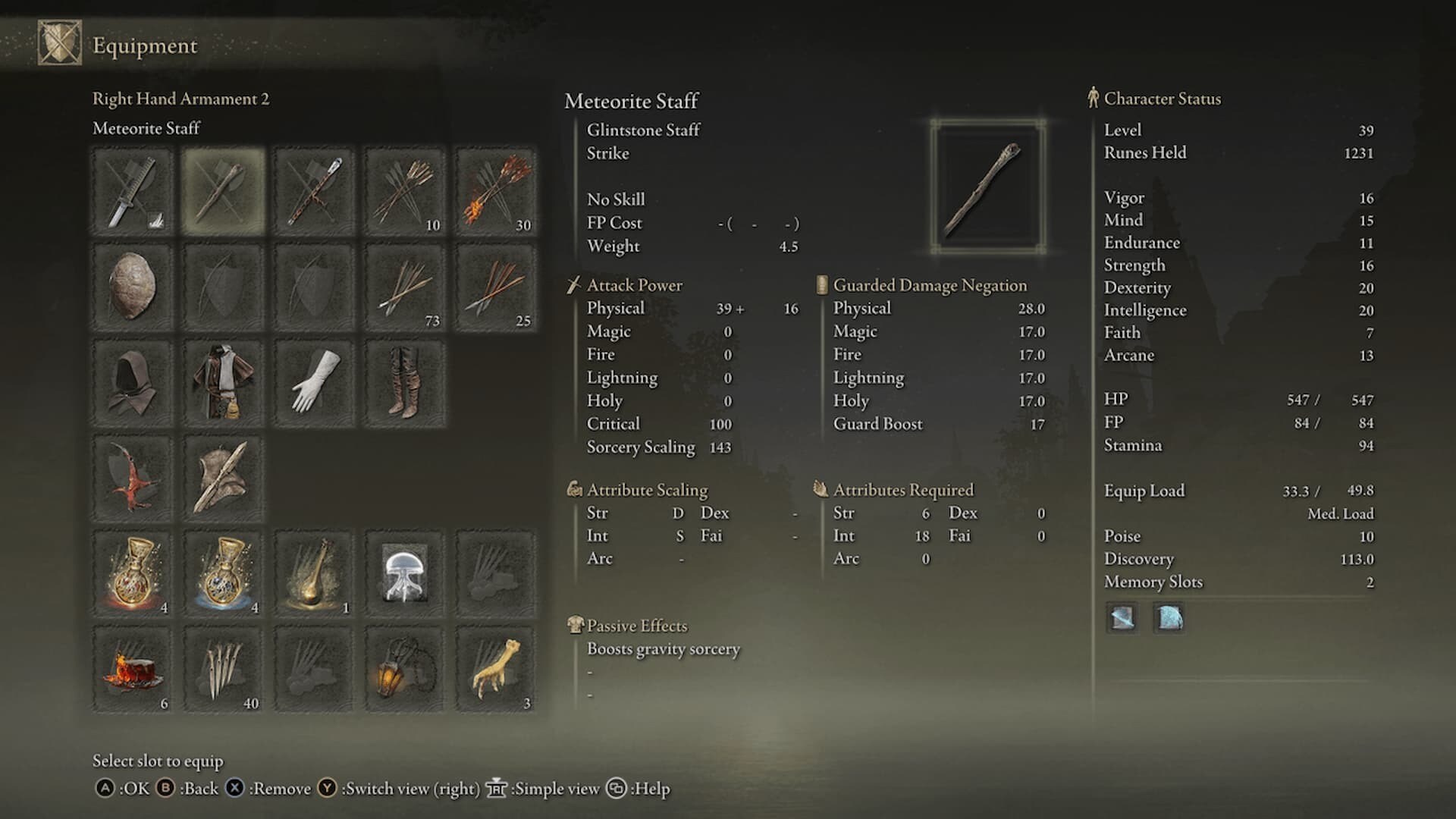Choose the fire pot quick item
The width and height of the screenshot is (1456, 819).
tap(133, 670)
